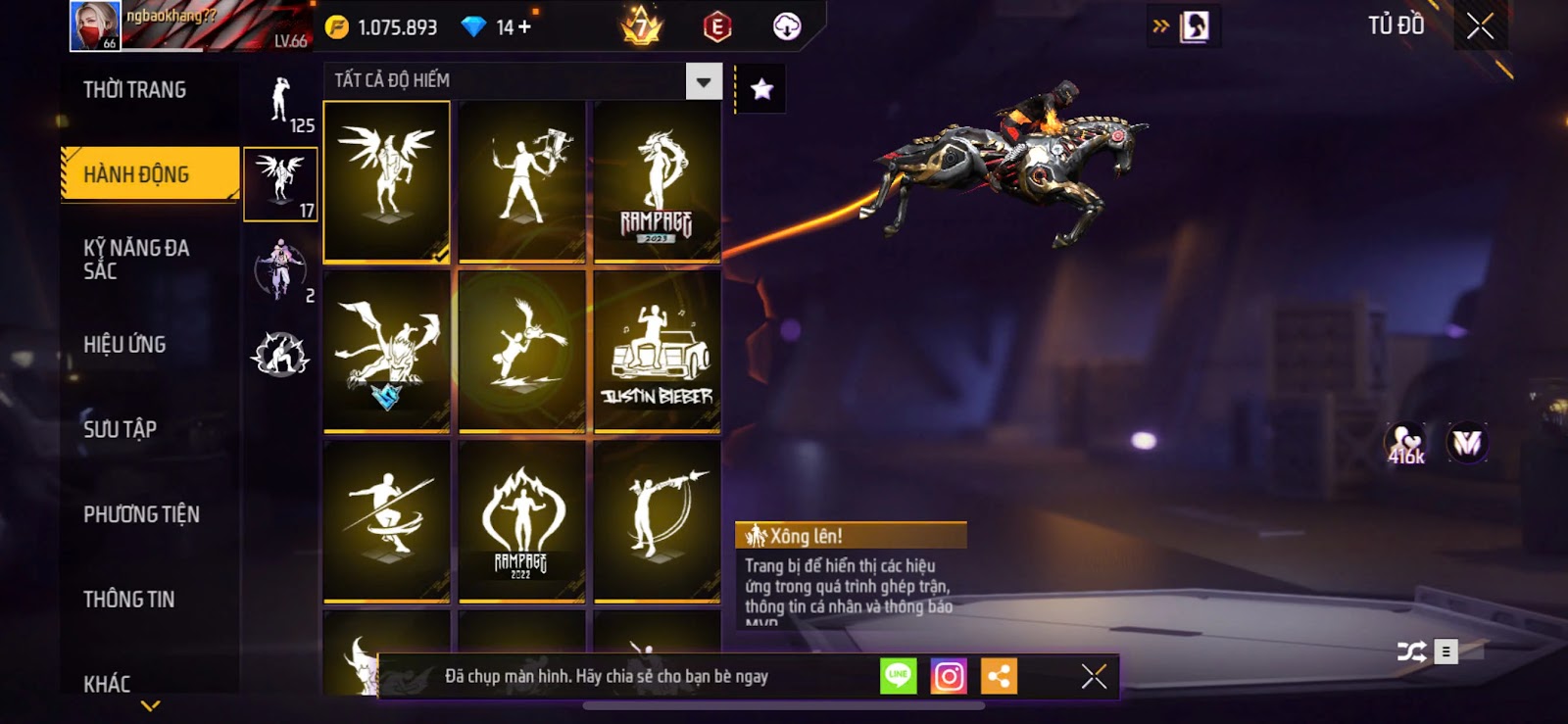Close the wardrobe with the X button
The height and width of the screenshot is (724, 1568).
[x=1480, y=26]
